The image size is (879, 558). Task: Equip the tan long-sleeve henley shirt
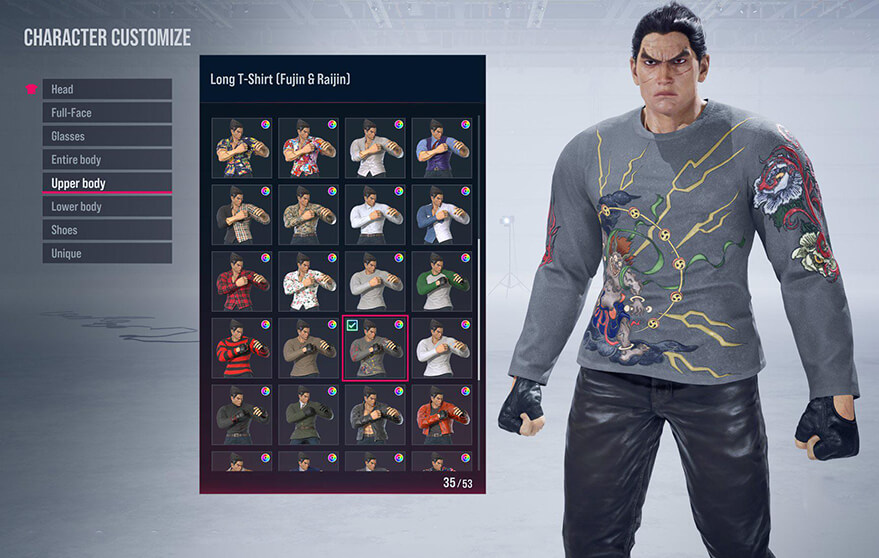click(308, 347)
